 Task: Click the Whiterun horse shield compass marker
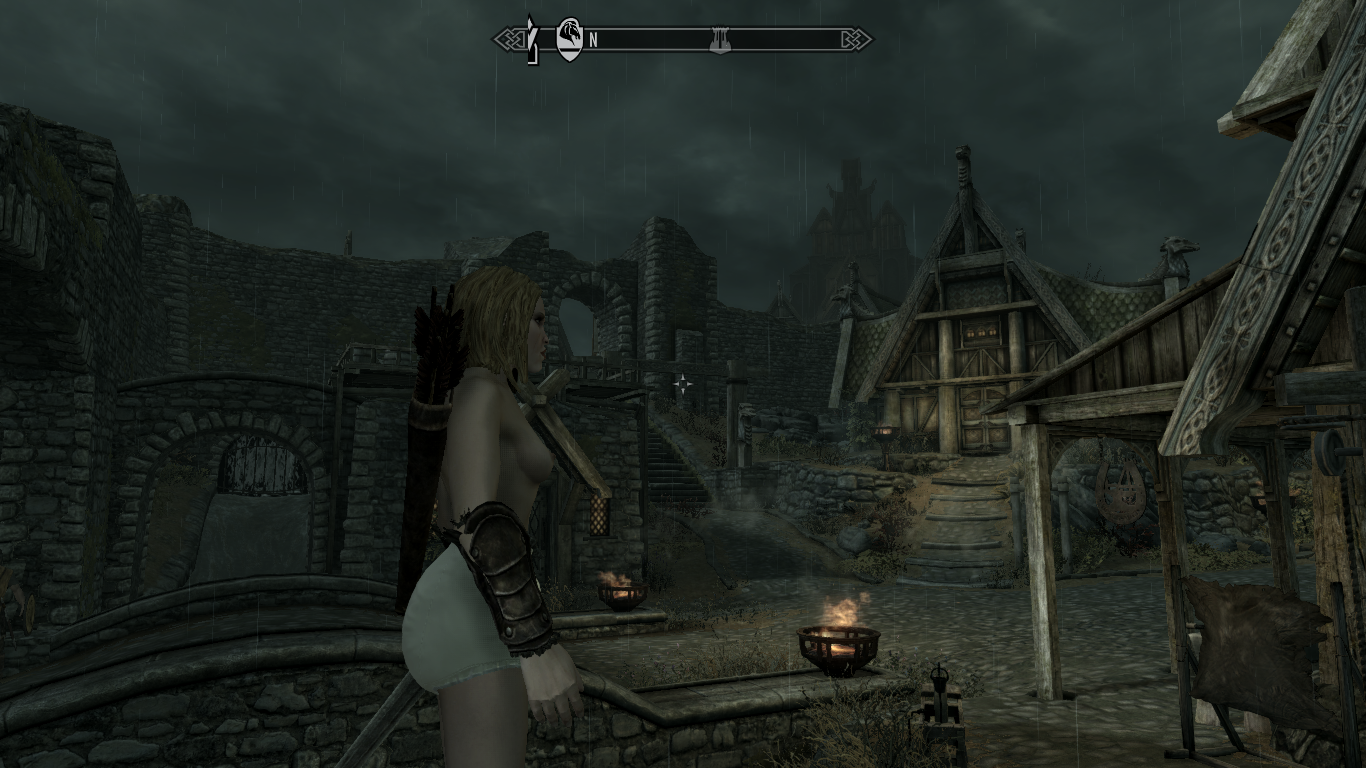[569, 40]
